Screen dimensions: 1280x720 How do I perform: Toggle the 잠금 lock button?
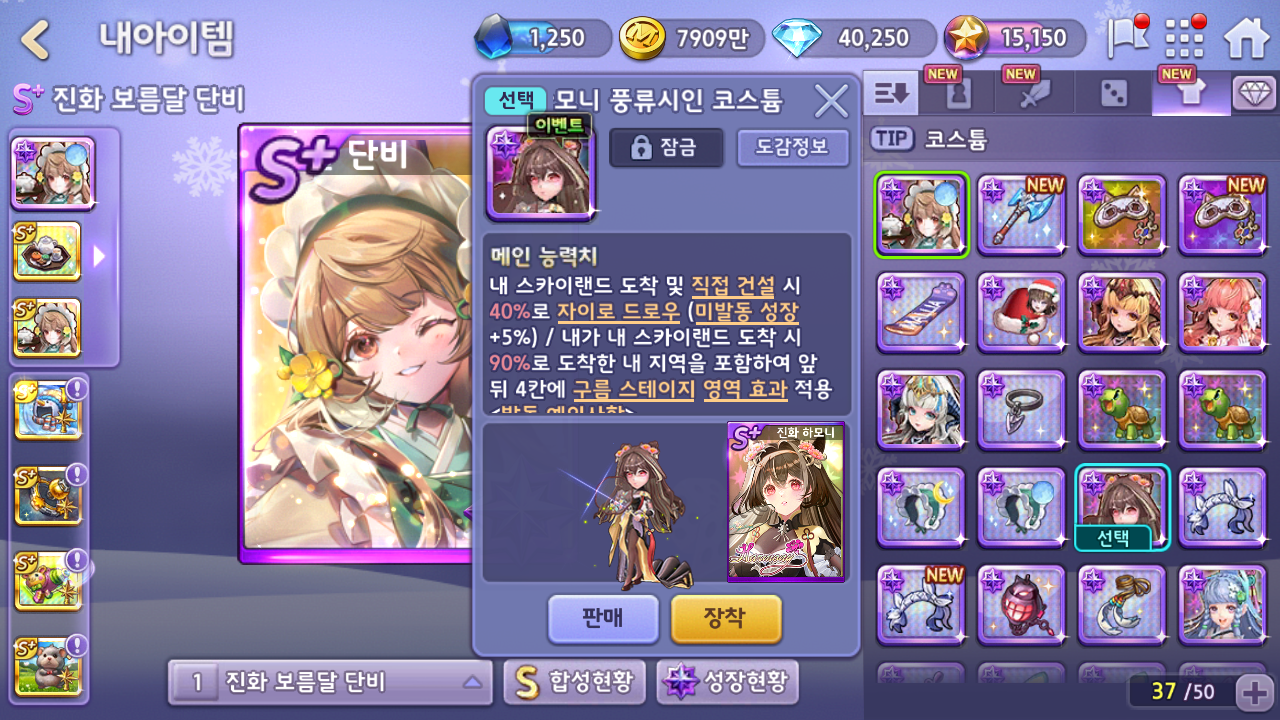pos(666,148)
